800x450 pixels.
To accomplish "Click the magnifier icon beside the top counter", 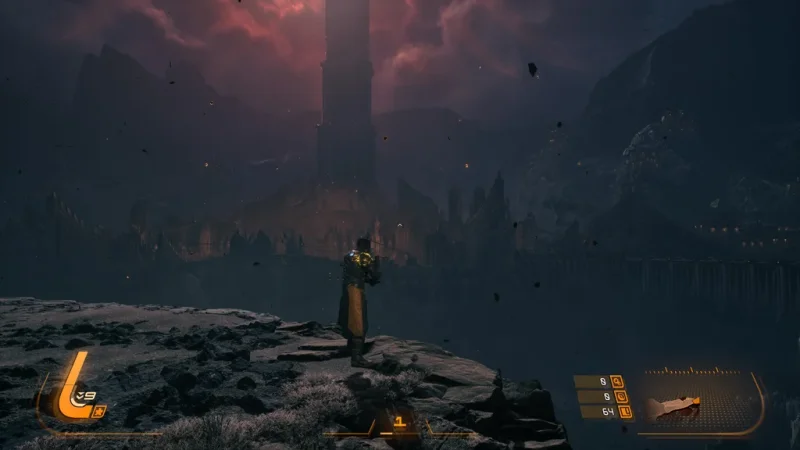I will coord(616,381).
